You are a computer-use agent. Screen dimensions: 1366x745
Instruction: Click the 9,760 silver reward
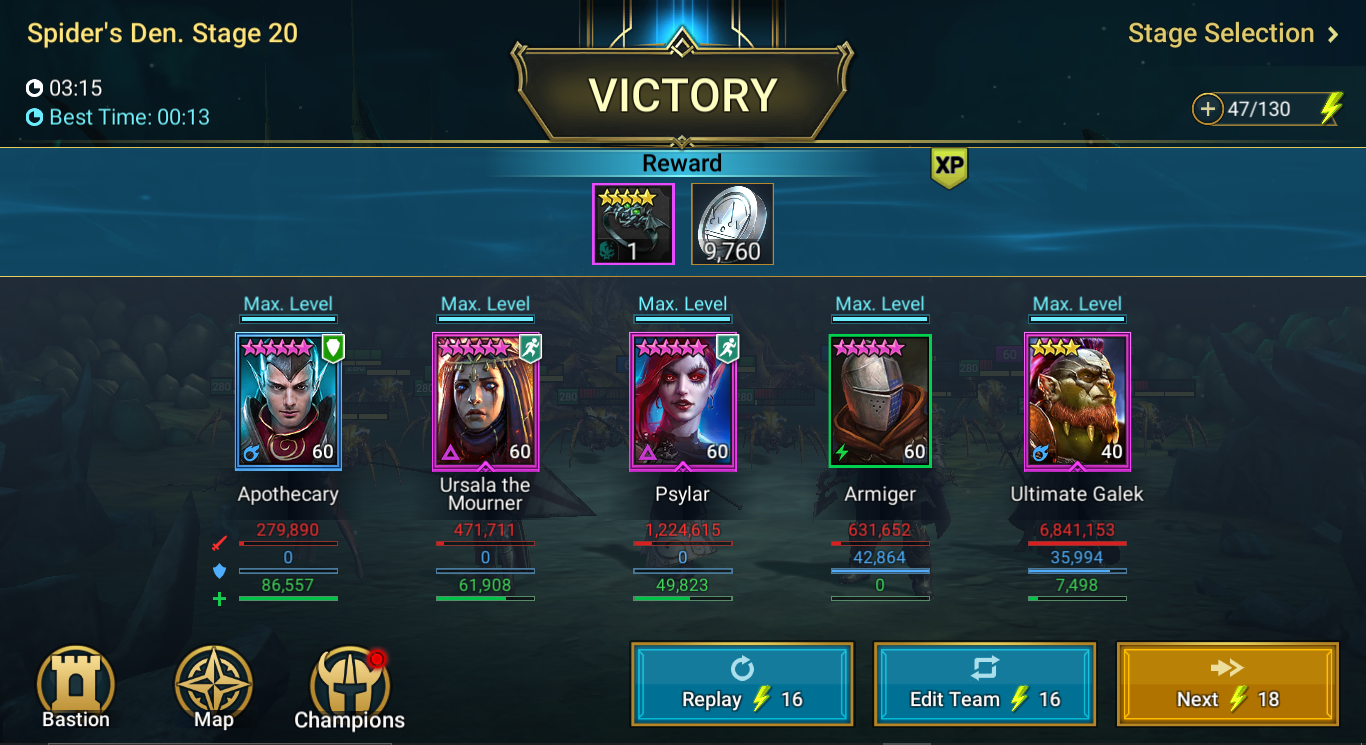tap(731, 224)
